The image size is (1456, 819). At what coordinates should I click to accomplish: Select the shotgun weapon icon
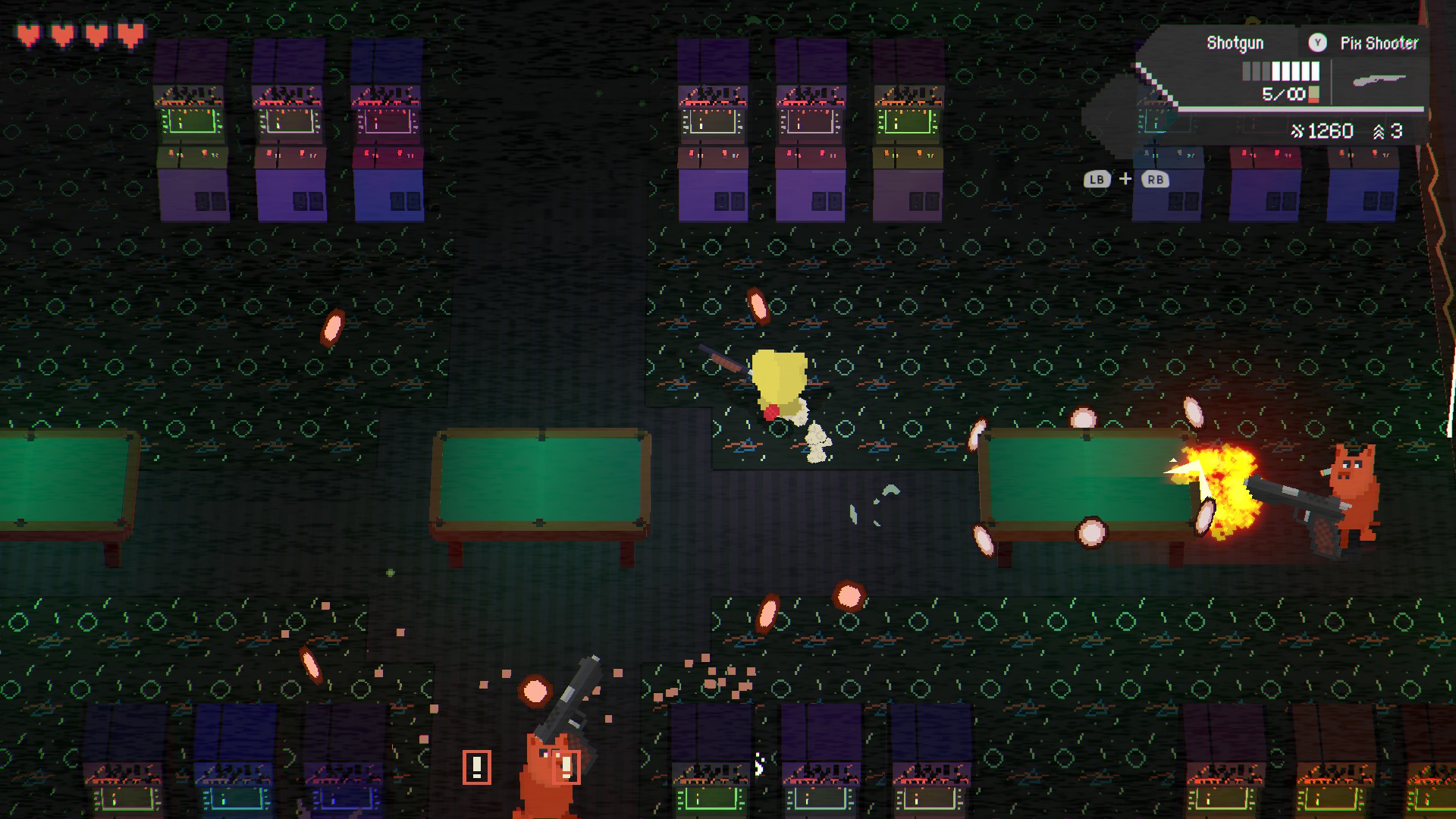1379,80
